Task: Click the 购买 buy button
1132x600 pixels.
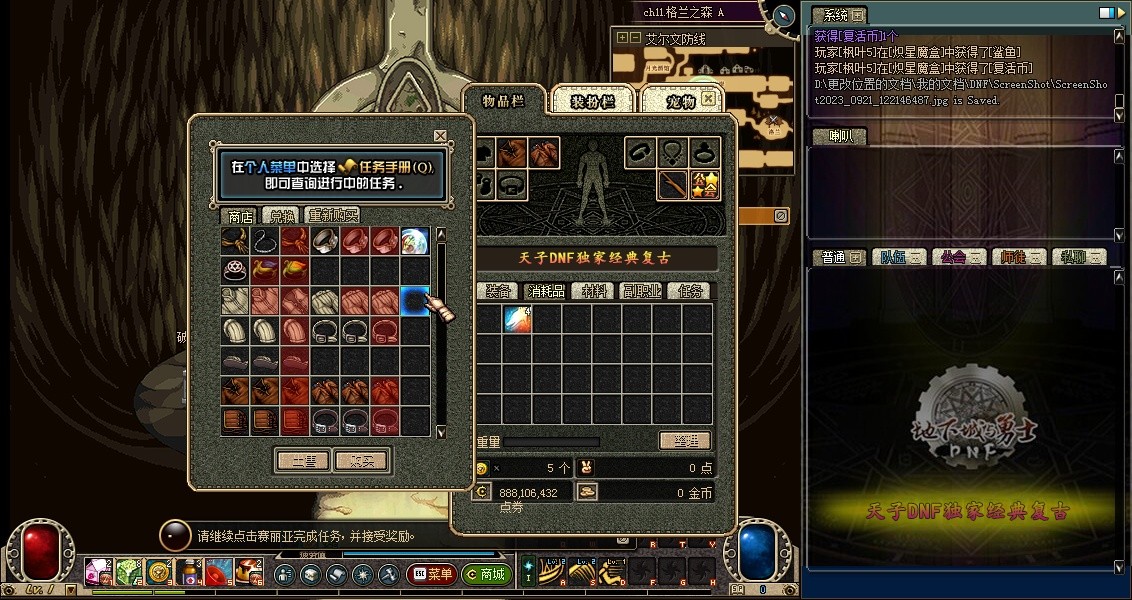Action: [x=361, y=461]
